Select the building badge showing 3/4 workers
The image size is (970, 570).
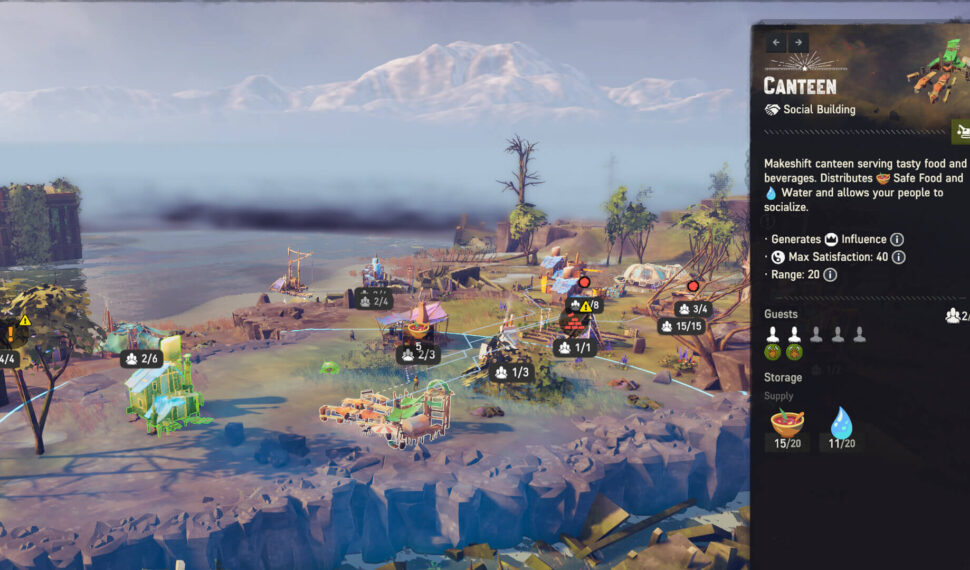coord(694,309)
